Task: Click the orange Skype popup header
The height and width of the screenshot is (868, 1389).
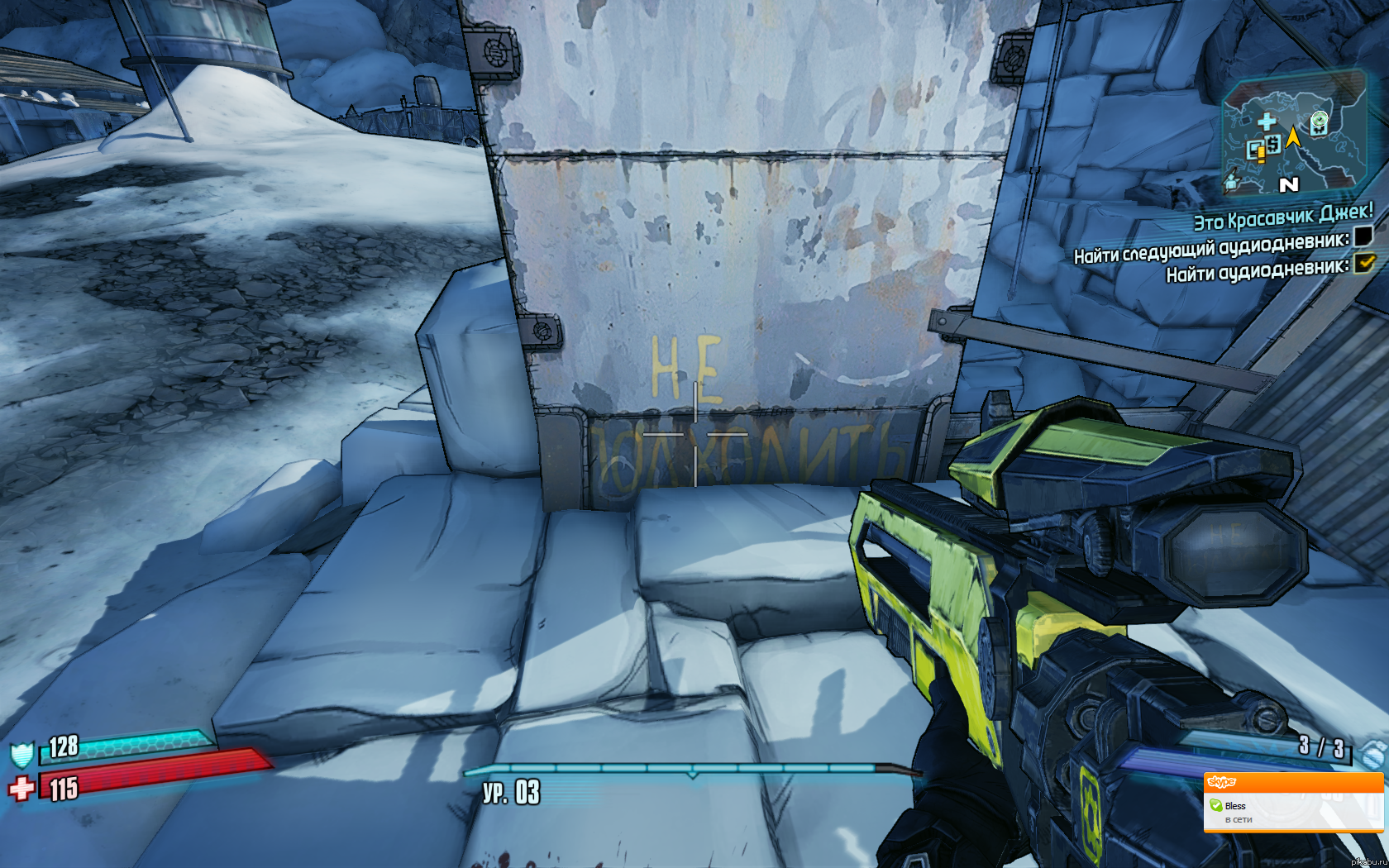Action: pyautogui.click(x=1293, y=782)
